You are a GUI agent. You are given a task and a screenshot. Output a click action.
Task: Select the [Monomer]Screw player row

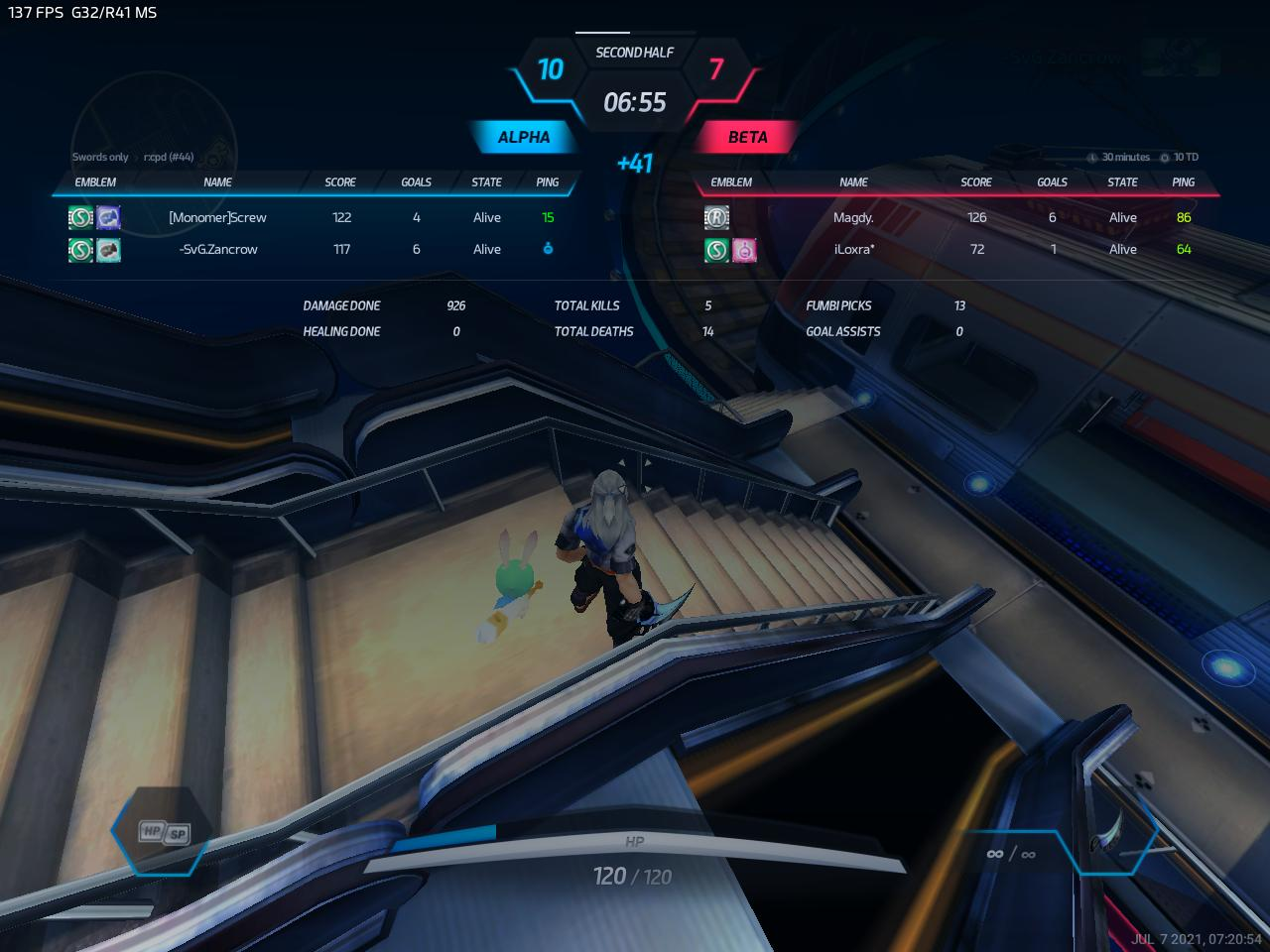pos(217,217)
